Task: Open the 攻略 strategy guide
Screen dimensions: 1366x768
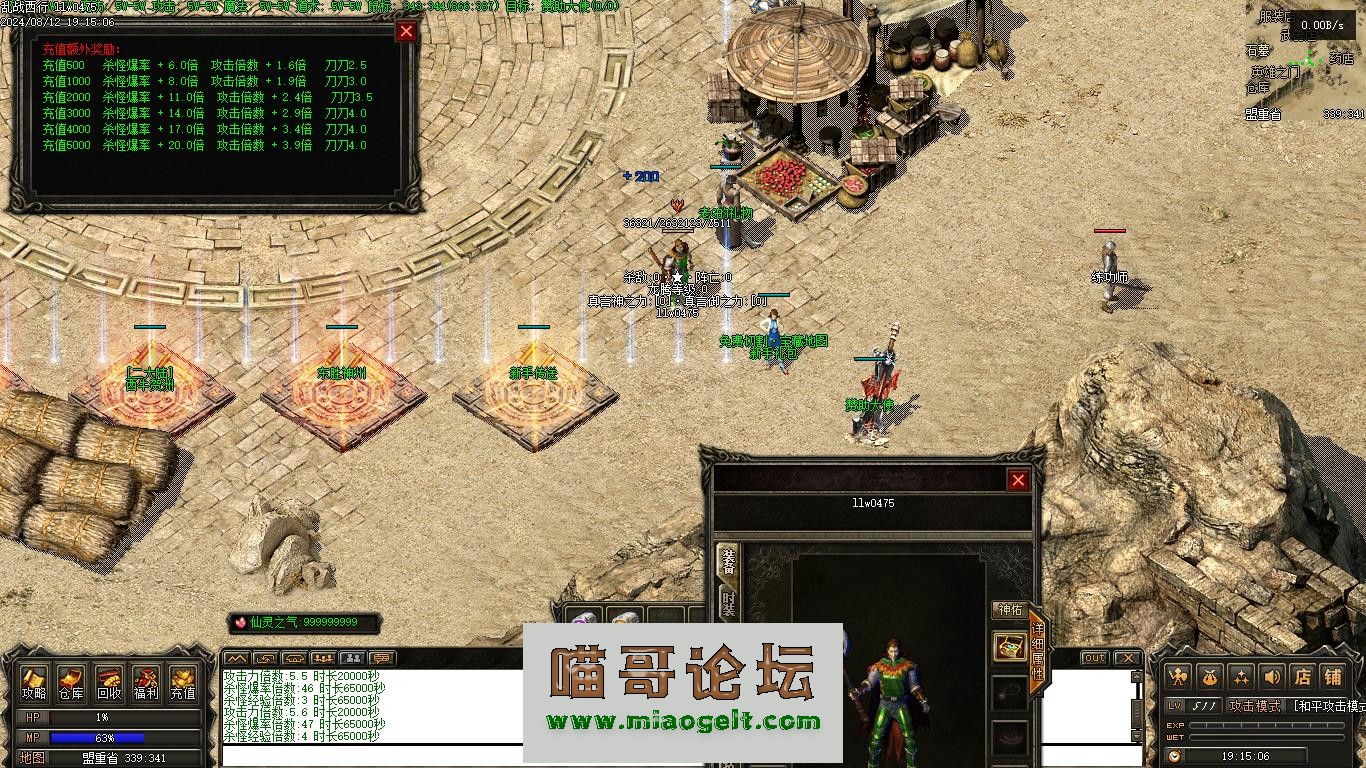Action: pyautogui.click(x=34, y=683)
